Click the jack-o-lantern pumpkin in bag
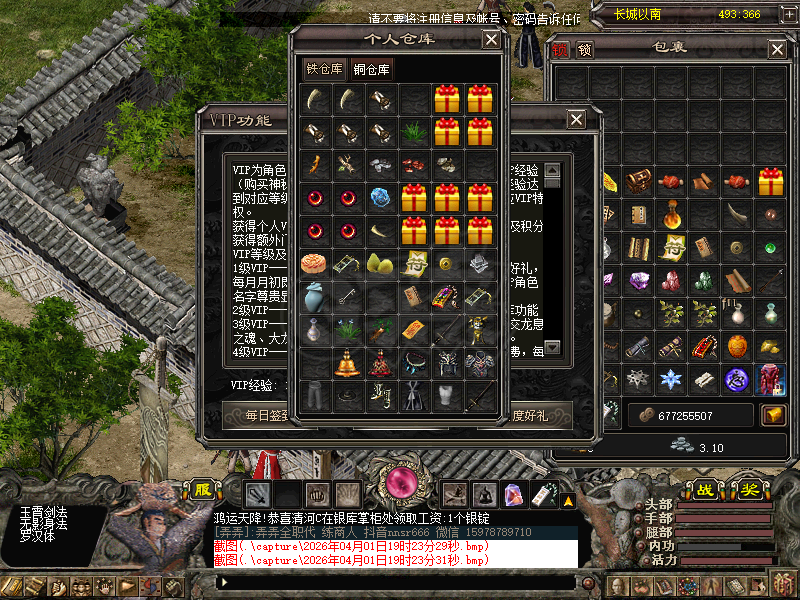 tap(737, 346)
